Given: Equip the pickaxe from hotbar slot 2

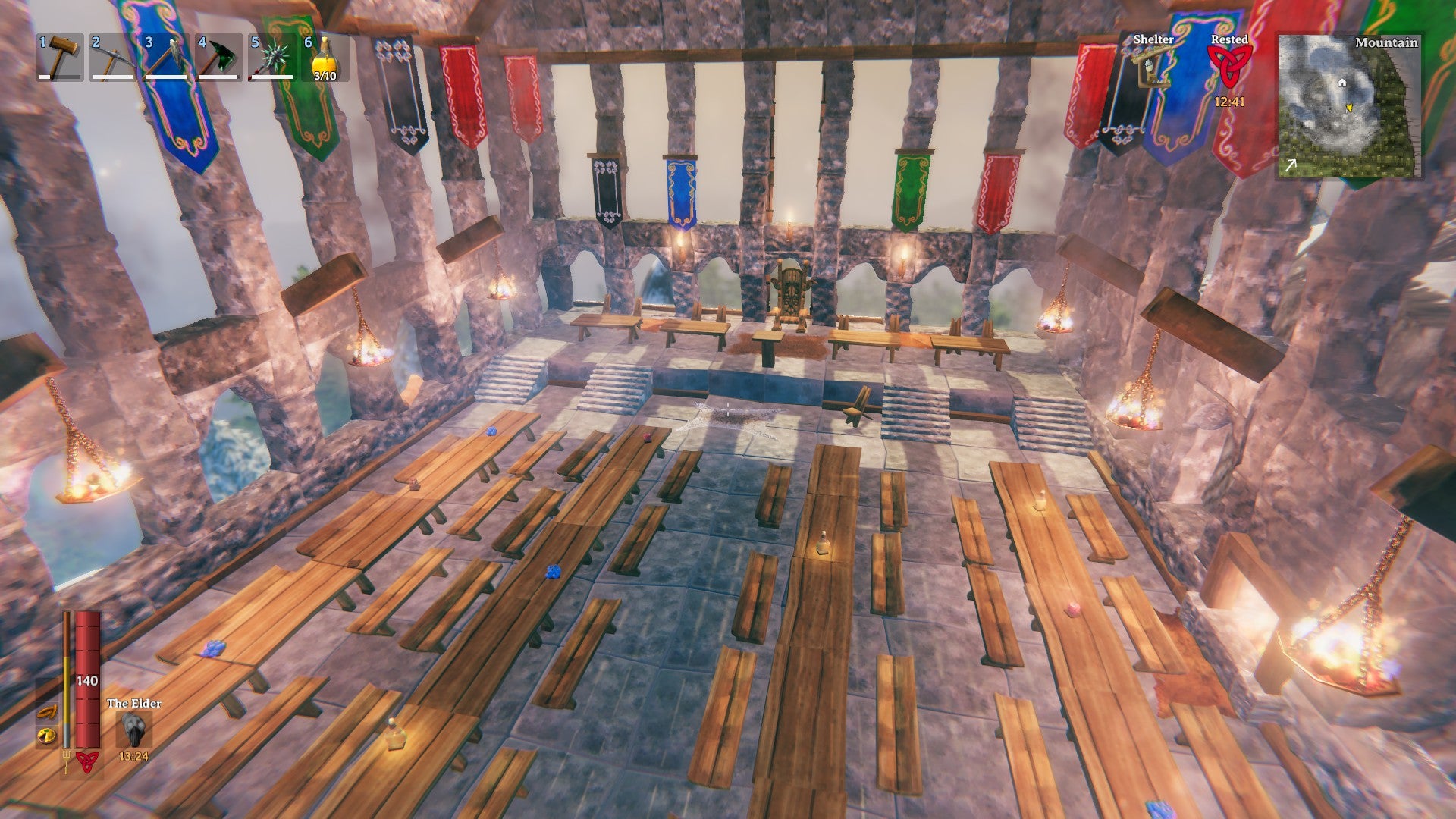Looking at the screenshot, I should [114, 57].
